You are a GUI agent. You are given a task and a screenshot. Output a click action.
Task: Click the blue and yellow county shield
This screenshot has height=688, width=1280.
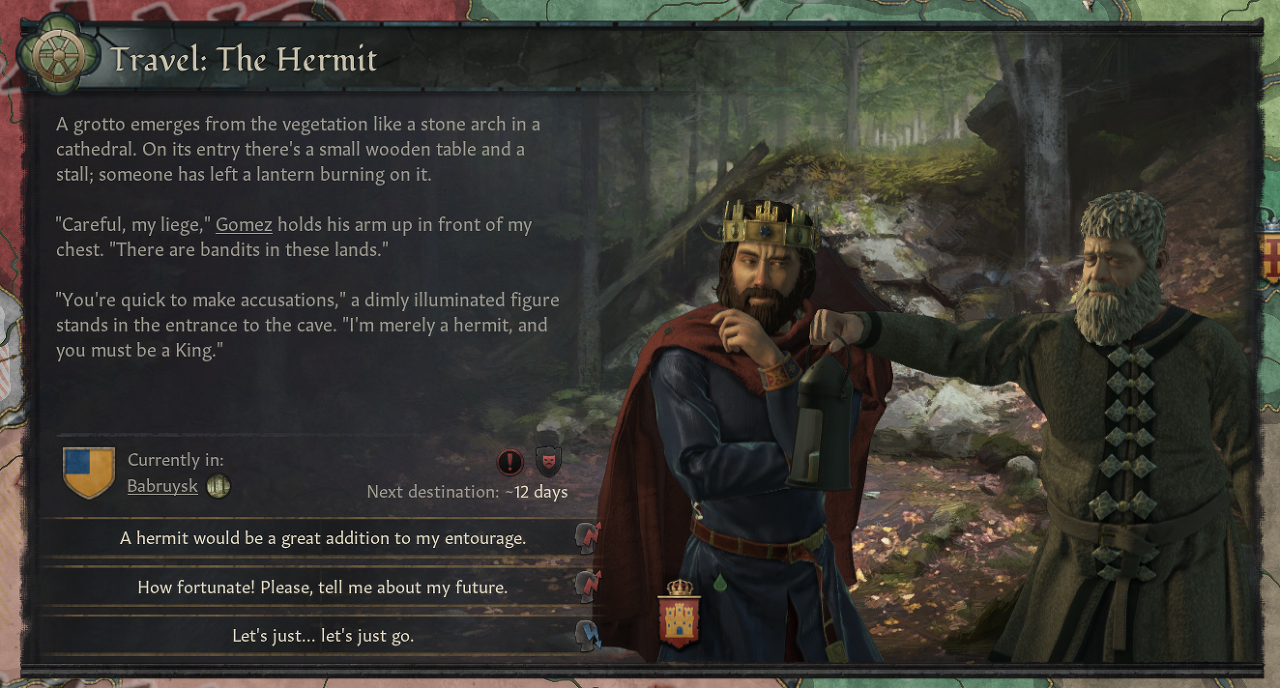89,472
